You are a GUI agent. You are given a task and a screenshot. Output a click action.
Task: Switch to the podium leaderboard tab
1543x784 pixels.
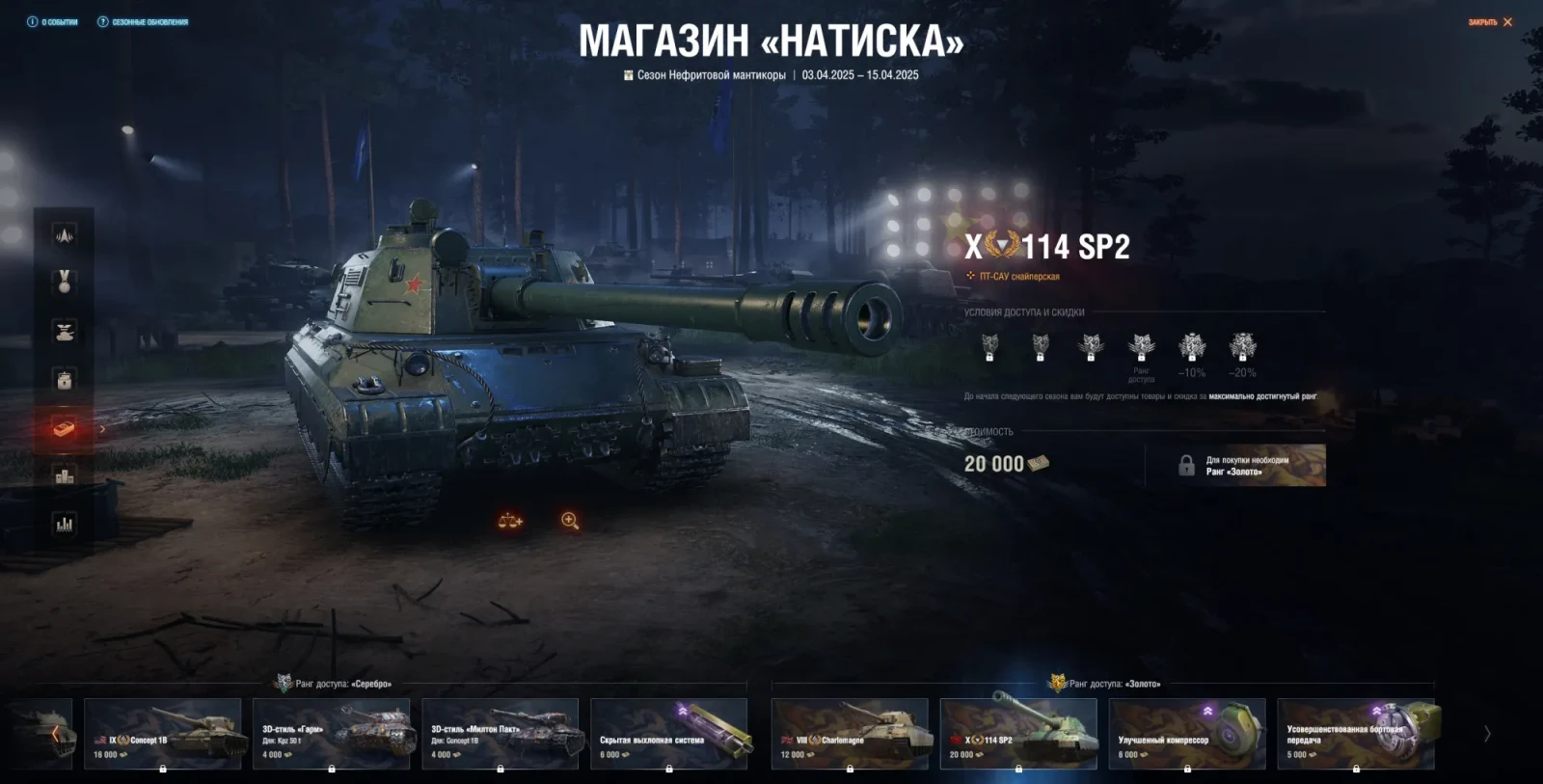pyautogui.click(x=64, y=475)
